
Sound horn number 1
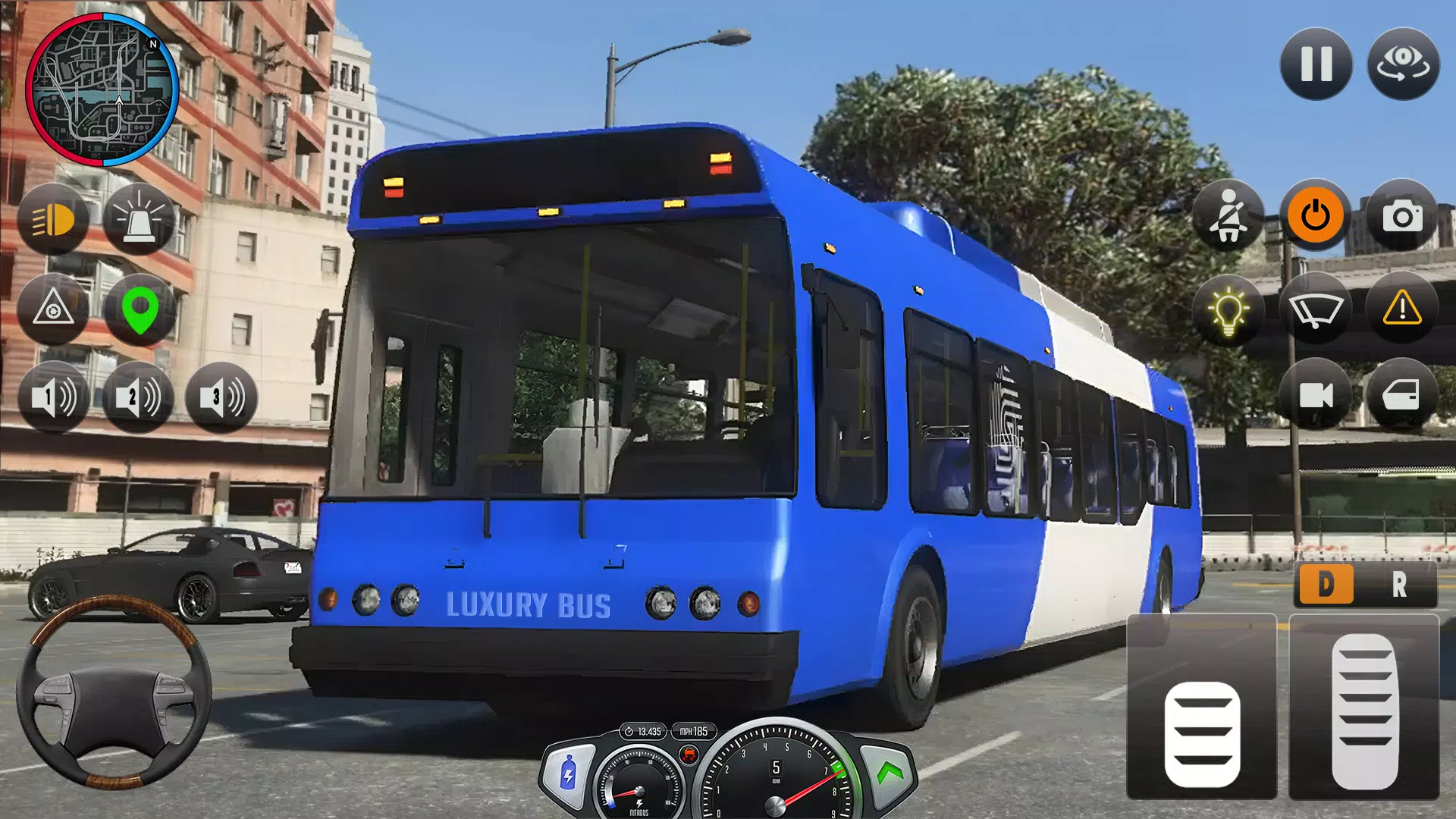(53, 397)
